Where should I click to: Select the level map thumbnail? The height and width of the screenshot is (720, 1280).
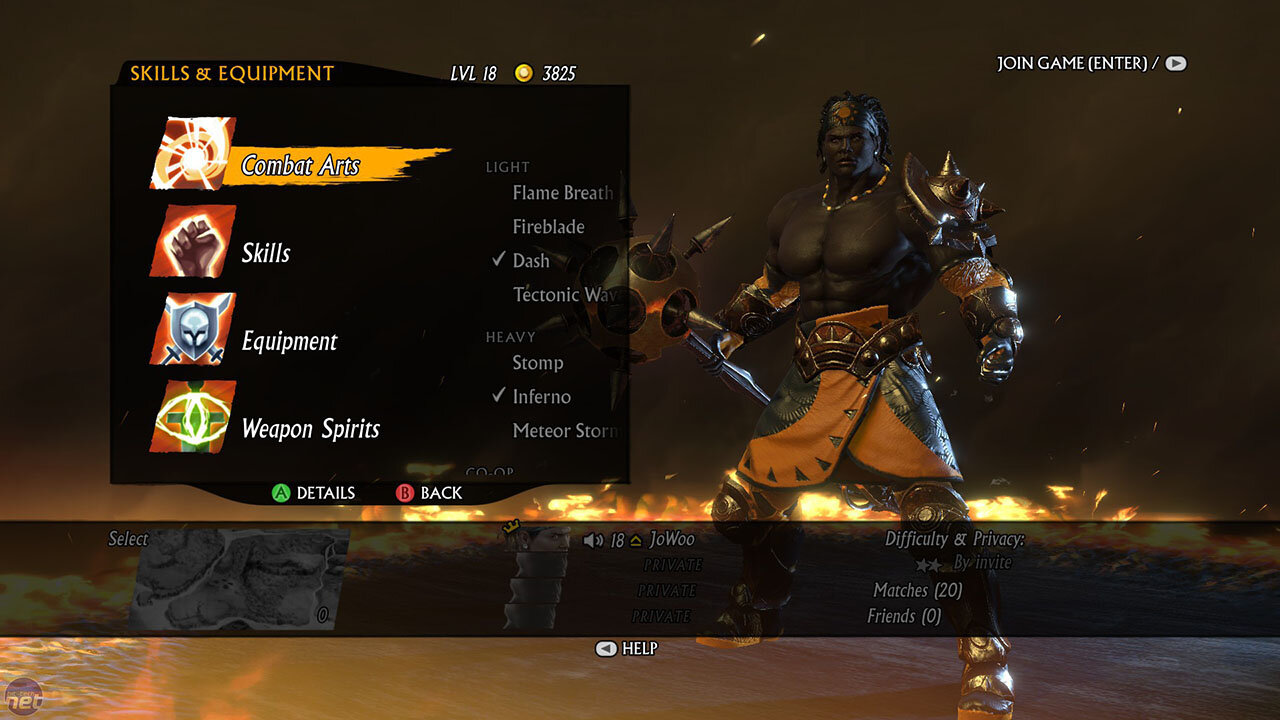[241, 578]
